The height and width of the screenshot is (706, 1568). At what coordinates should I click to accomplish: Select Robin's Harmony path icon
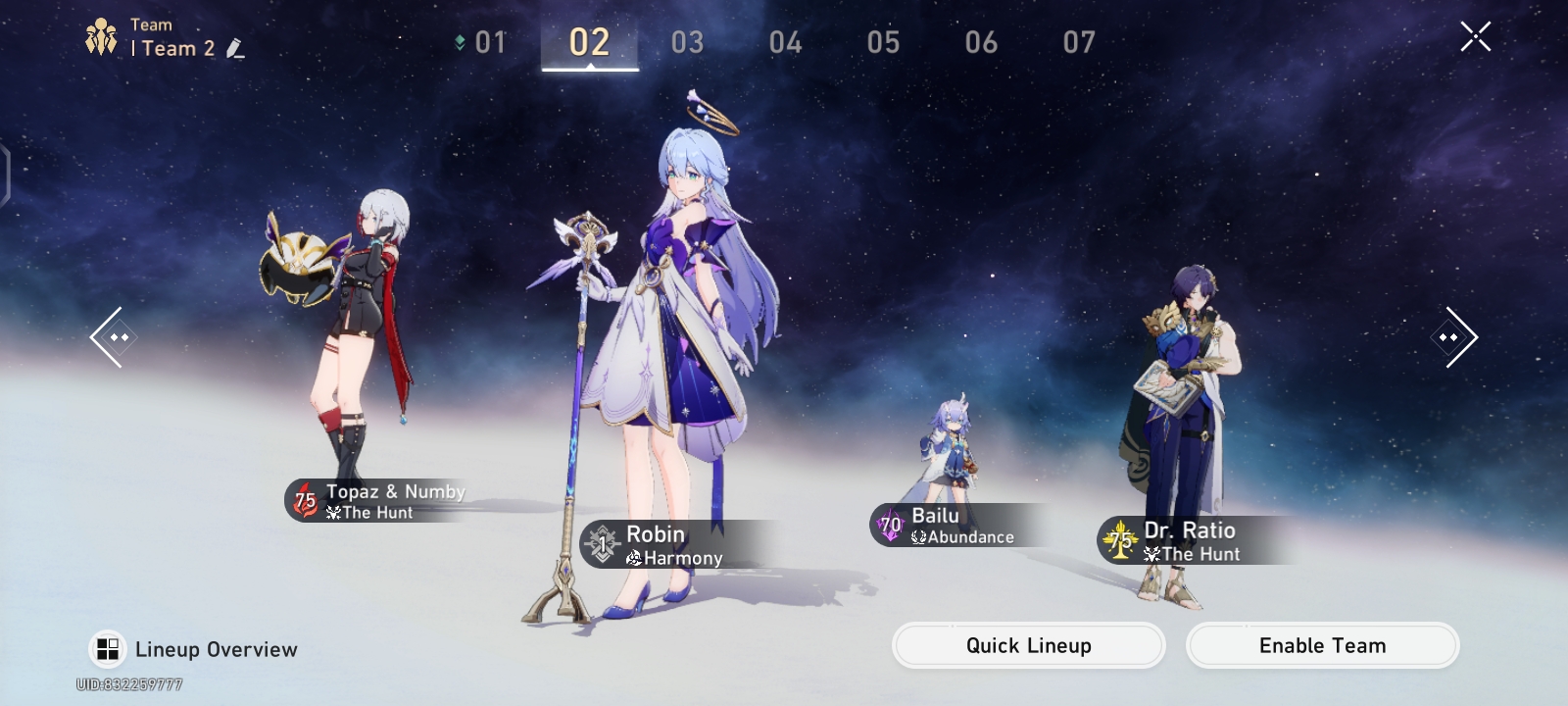click(x=635, y=558)
